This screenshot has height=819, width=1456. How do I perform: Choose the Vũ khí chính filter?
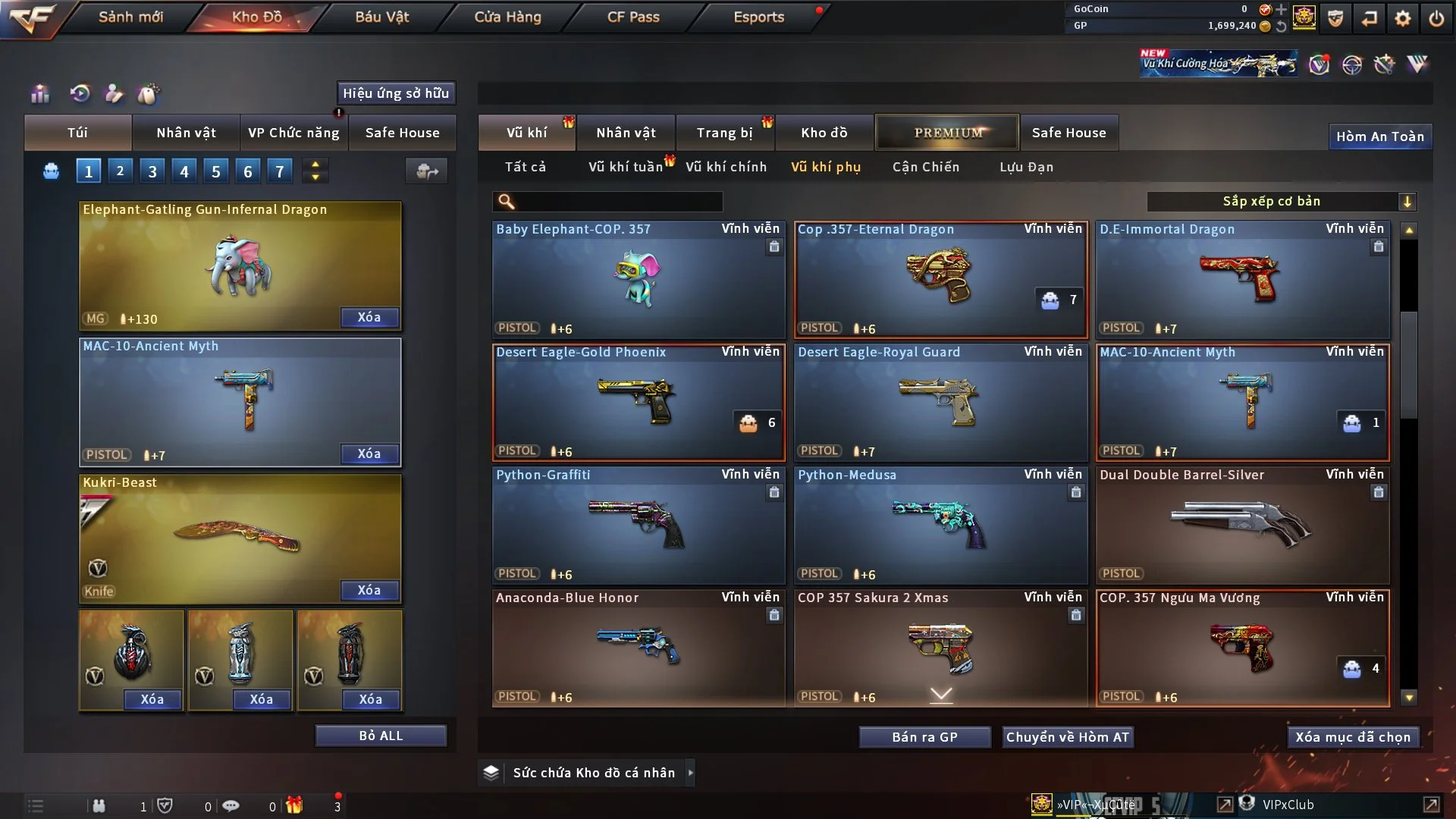point(726,167)
